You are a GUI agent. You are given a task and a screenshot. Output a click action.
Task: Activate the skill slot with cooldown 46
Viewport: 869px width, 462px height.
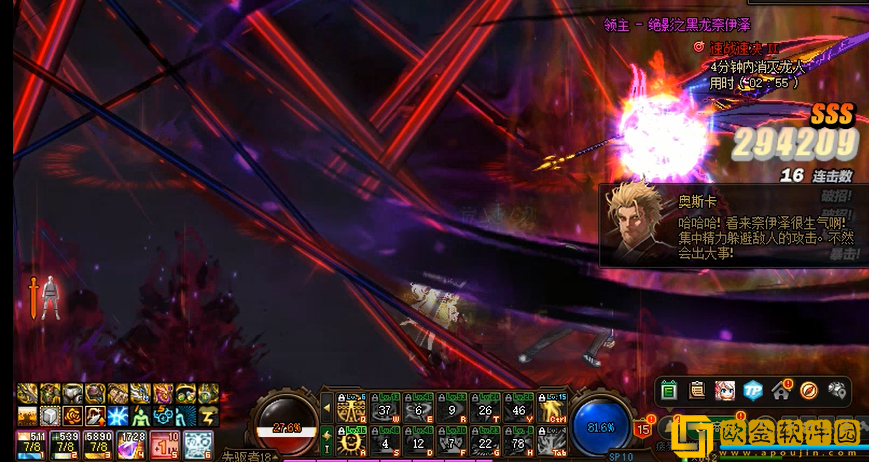(x=519, y=407)
